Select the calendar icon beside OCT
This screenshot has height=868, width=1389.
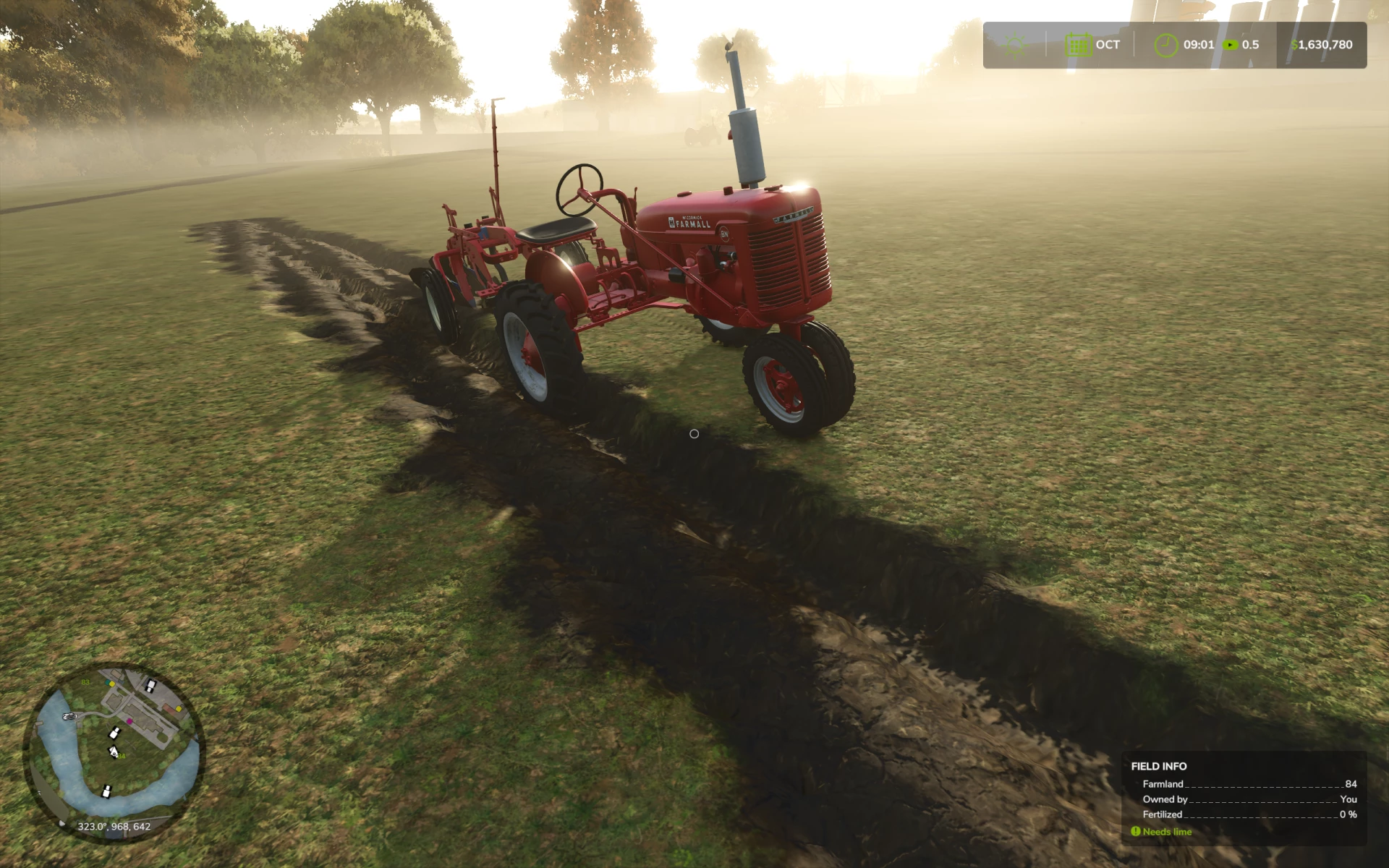pos(1078,45)
